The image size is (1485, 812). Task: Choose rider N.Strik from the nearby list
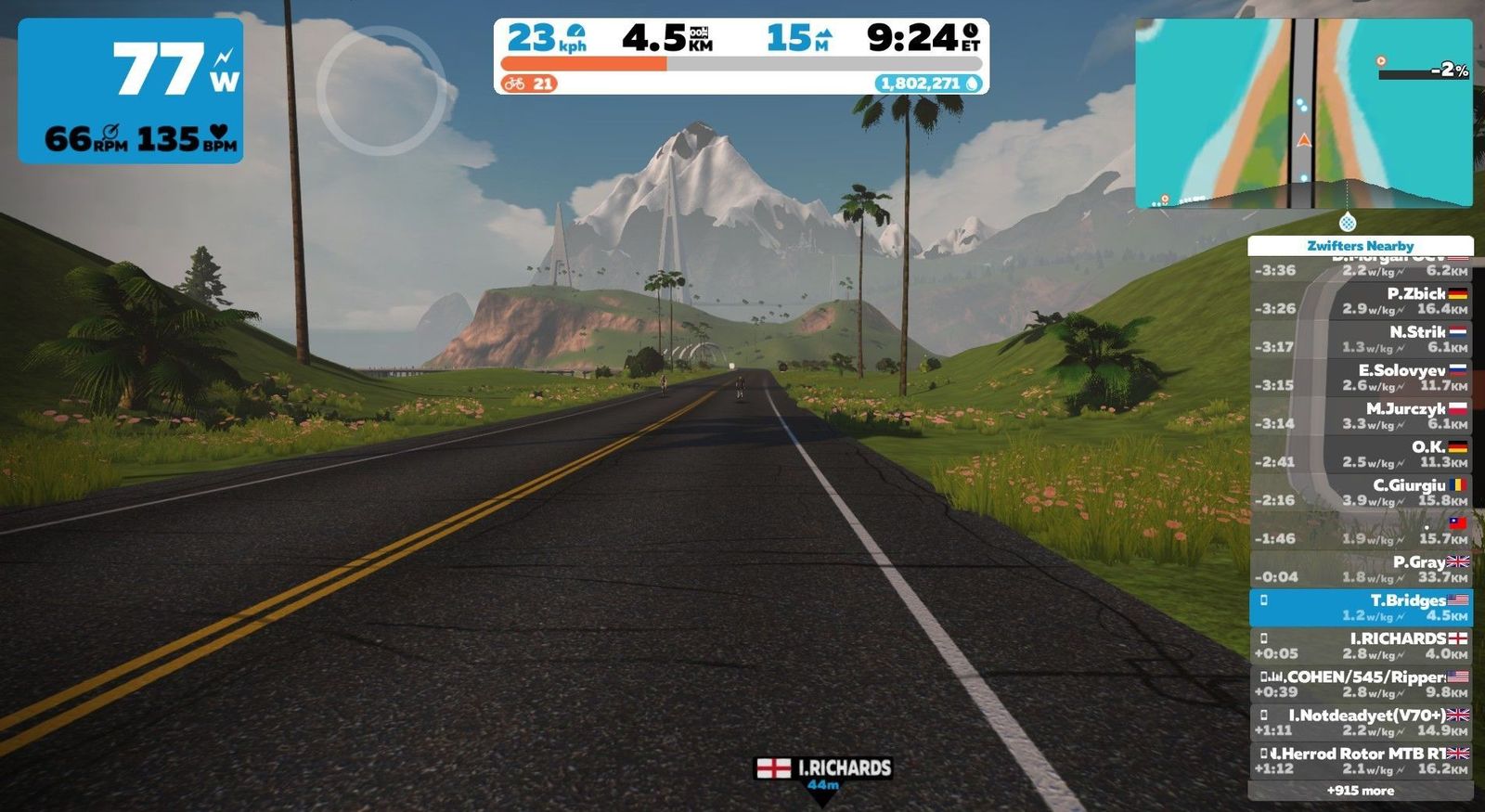[x=1360, y=339]
